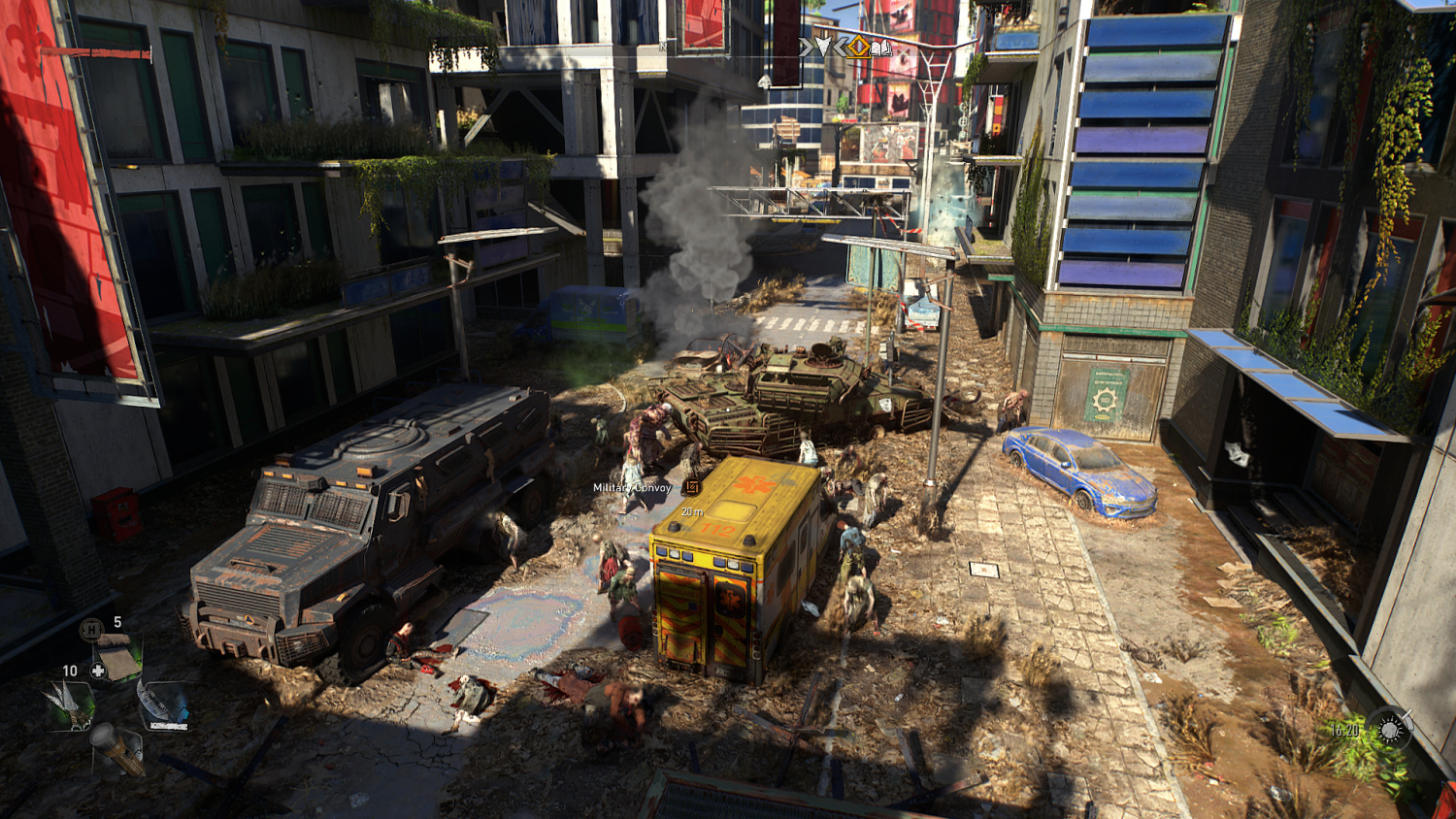Screen dimensions: 1456x819
Task: Select the throwing knives slot
Action: (x=70, y=705)
